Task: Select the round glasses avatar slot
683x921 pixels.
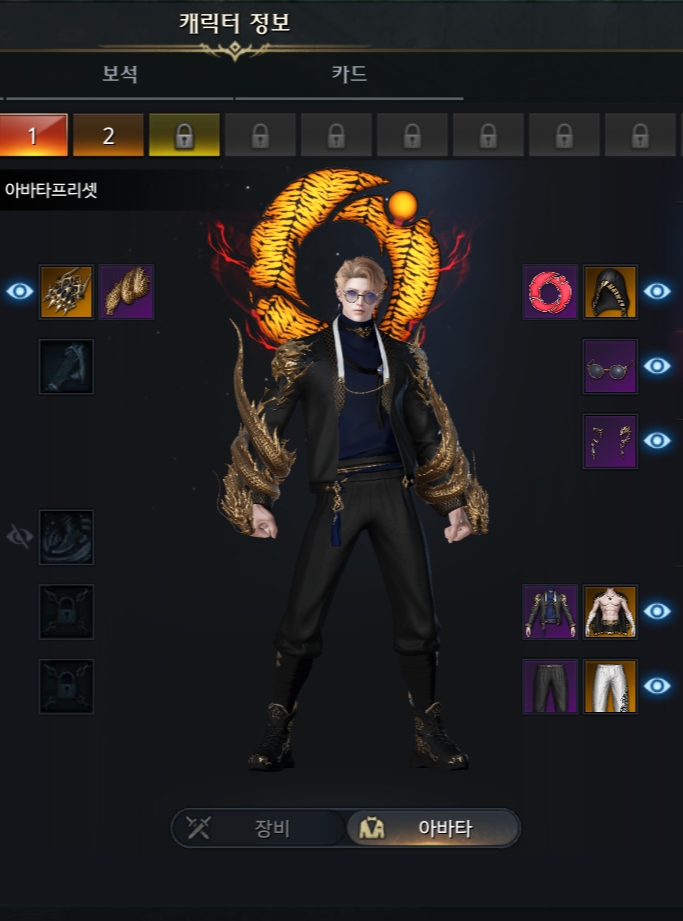Action: click(610, 366)
